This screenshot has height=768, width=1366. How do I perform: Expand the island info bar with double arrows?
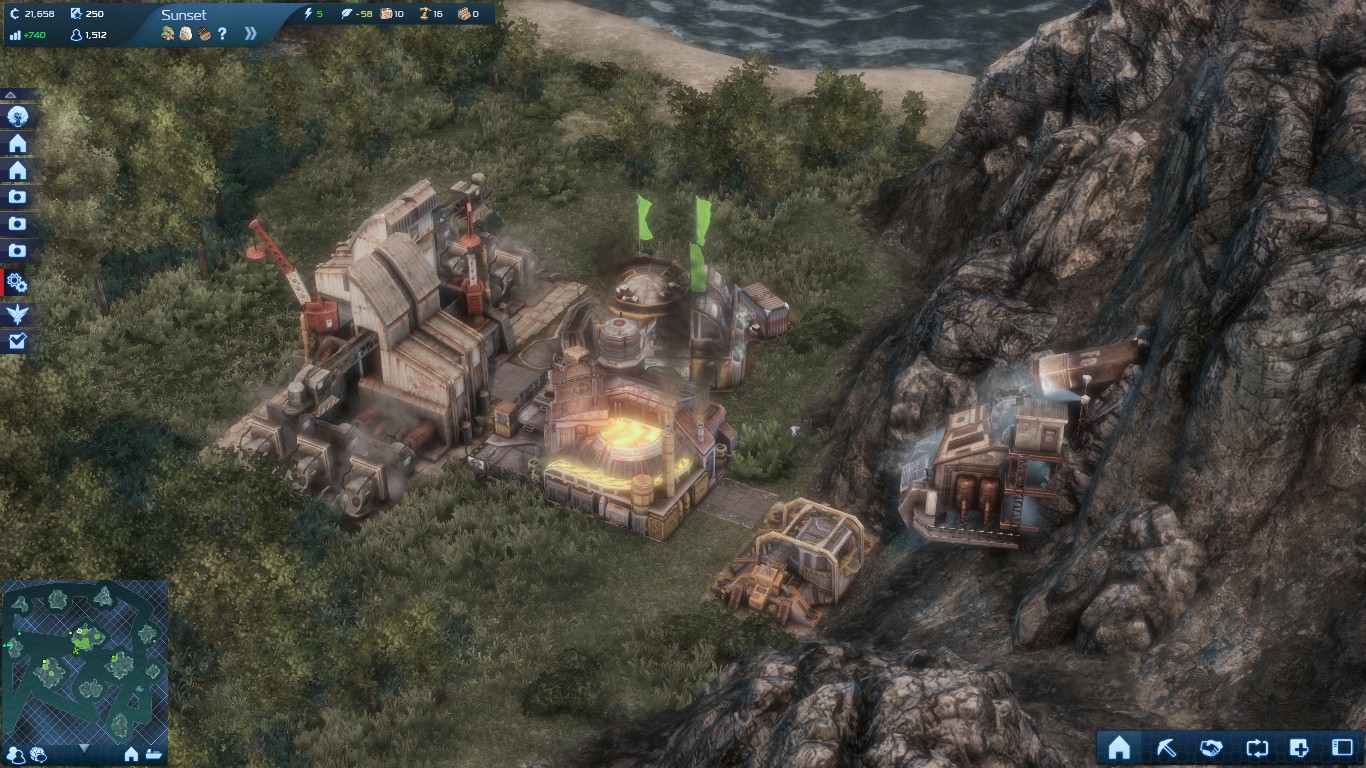pos(250,34)
